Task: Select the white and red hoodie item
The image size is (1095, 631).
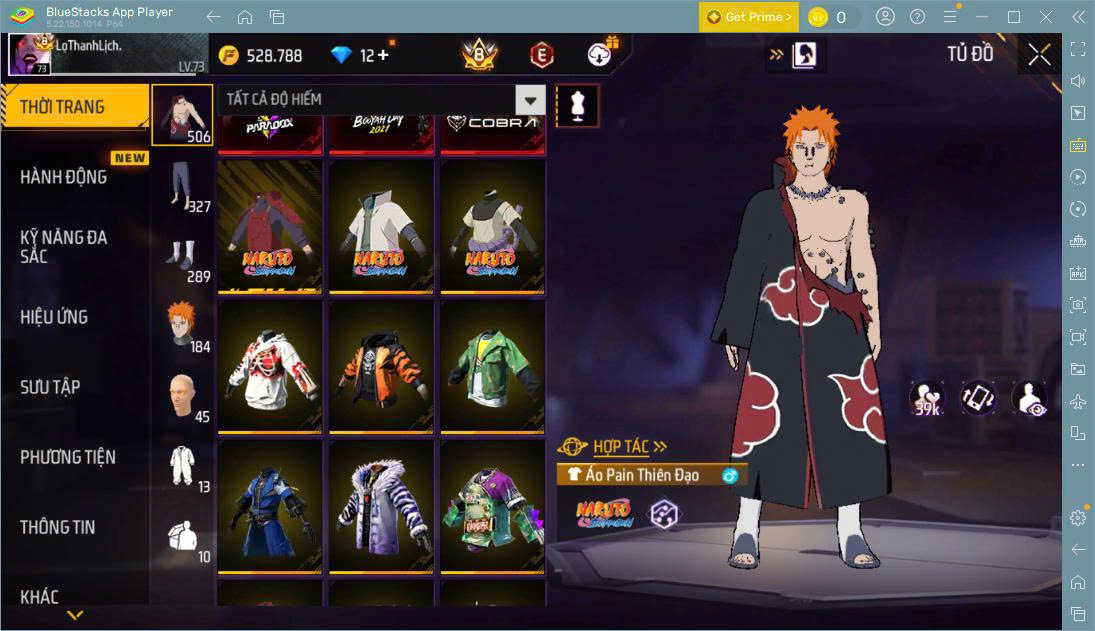Action: [270, 366]
